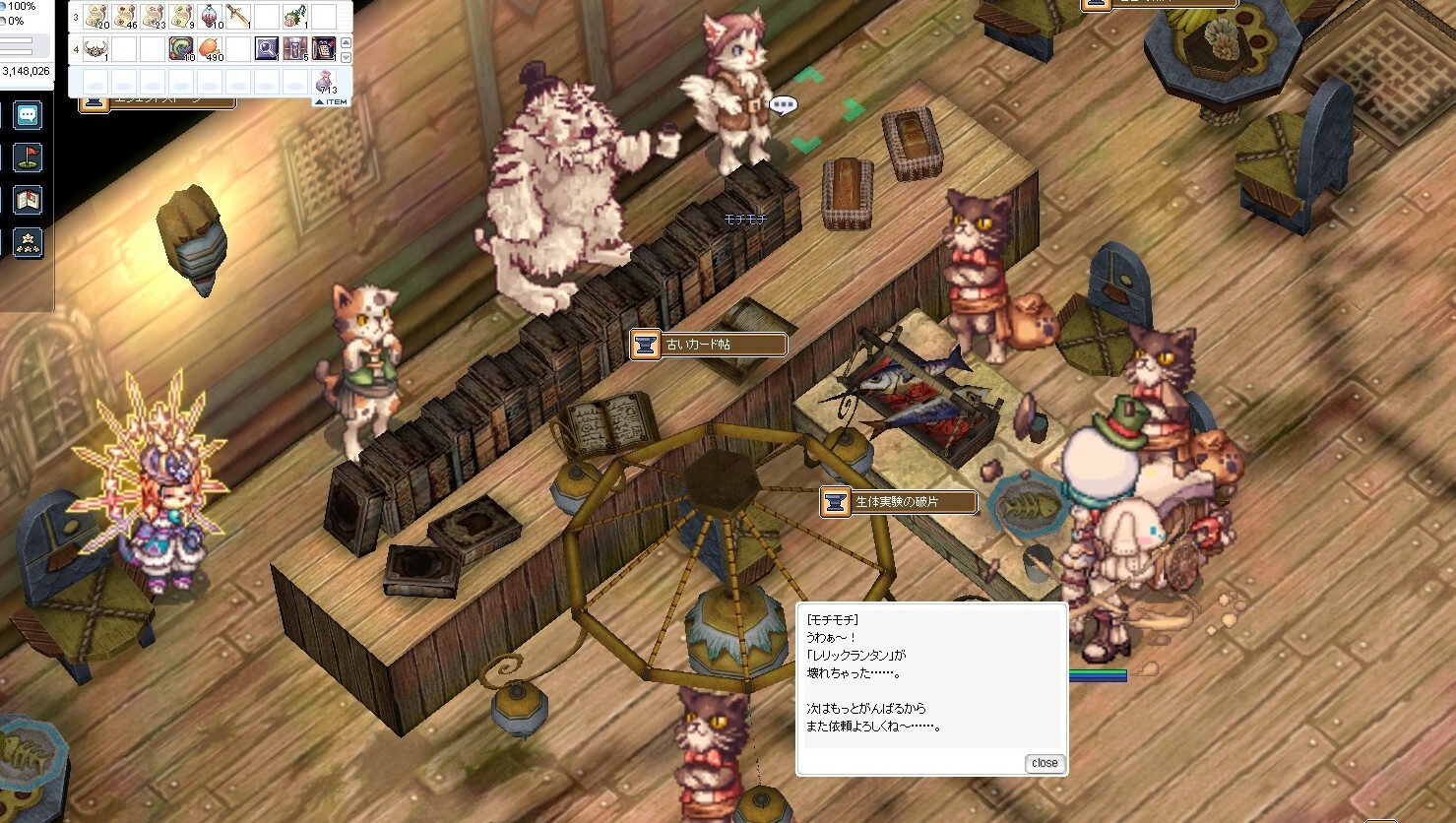Close the モチモチ dialogue box

point(1045,763)
